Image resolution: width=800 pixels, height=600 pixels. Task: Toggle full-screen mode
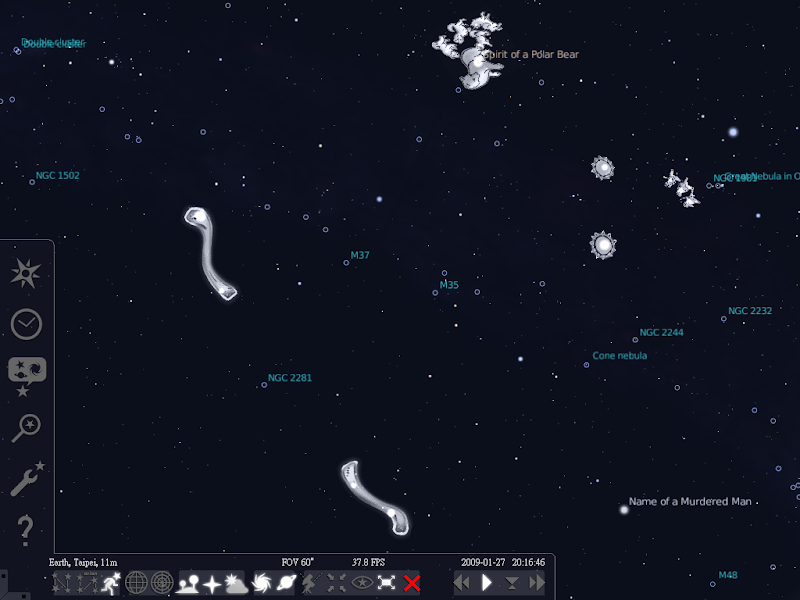tap(386, 583)
